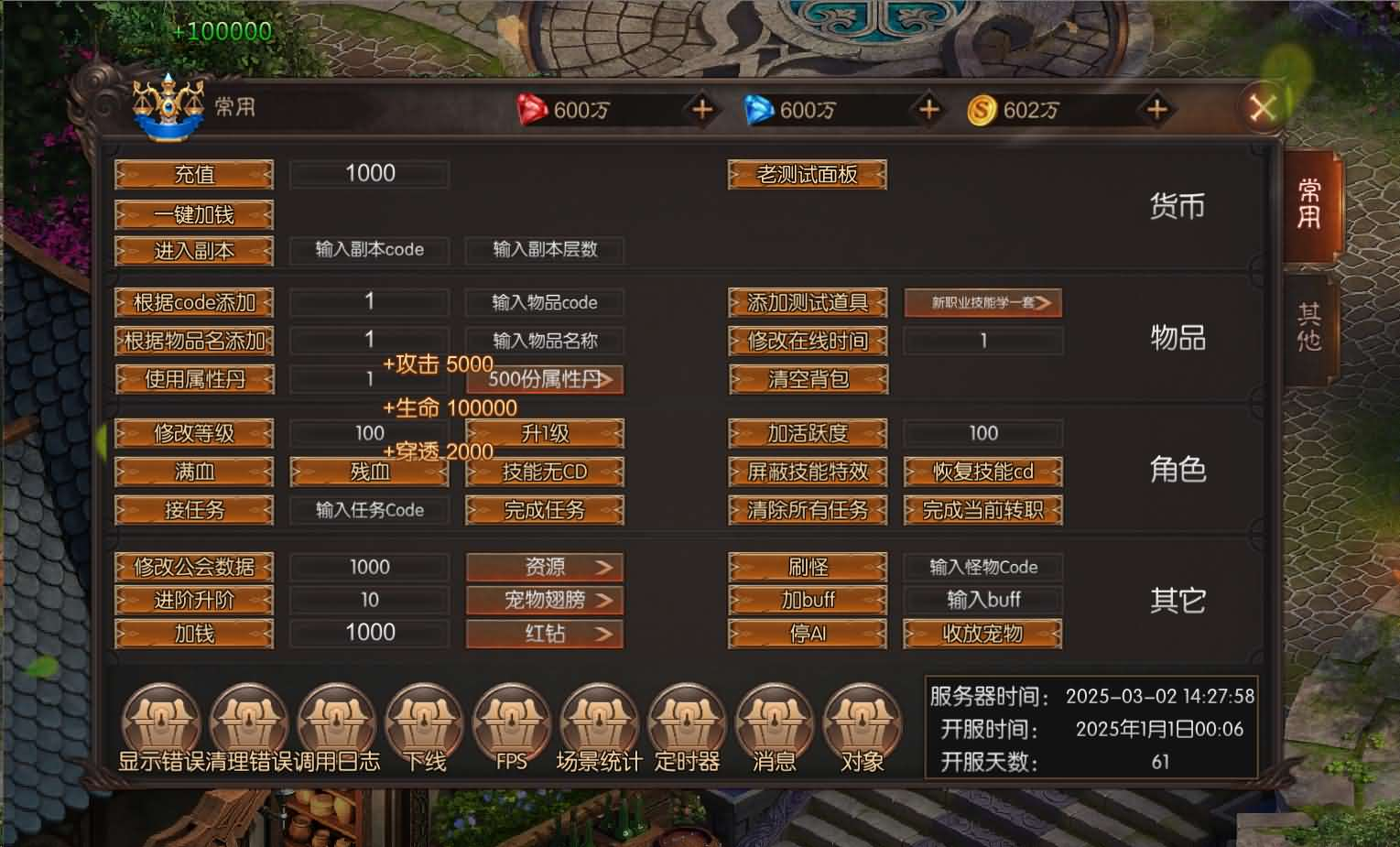Open the 红钻 red diamond submenu
Screen dimensions: 1400x847
(544, 633)
